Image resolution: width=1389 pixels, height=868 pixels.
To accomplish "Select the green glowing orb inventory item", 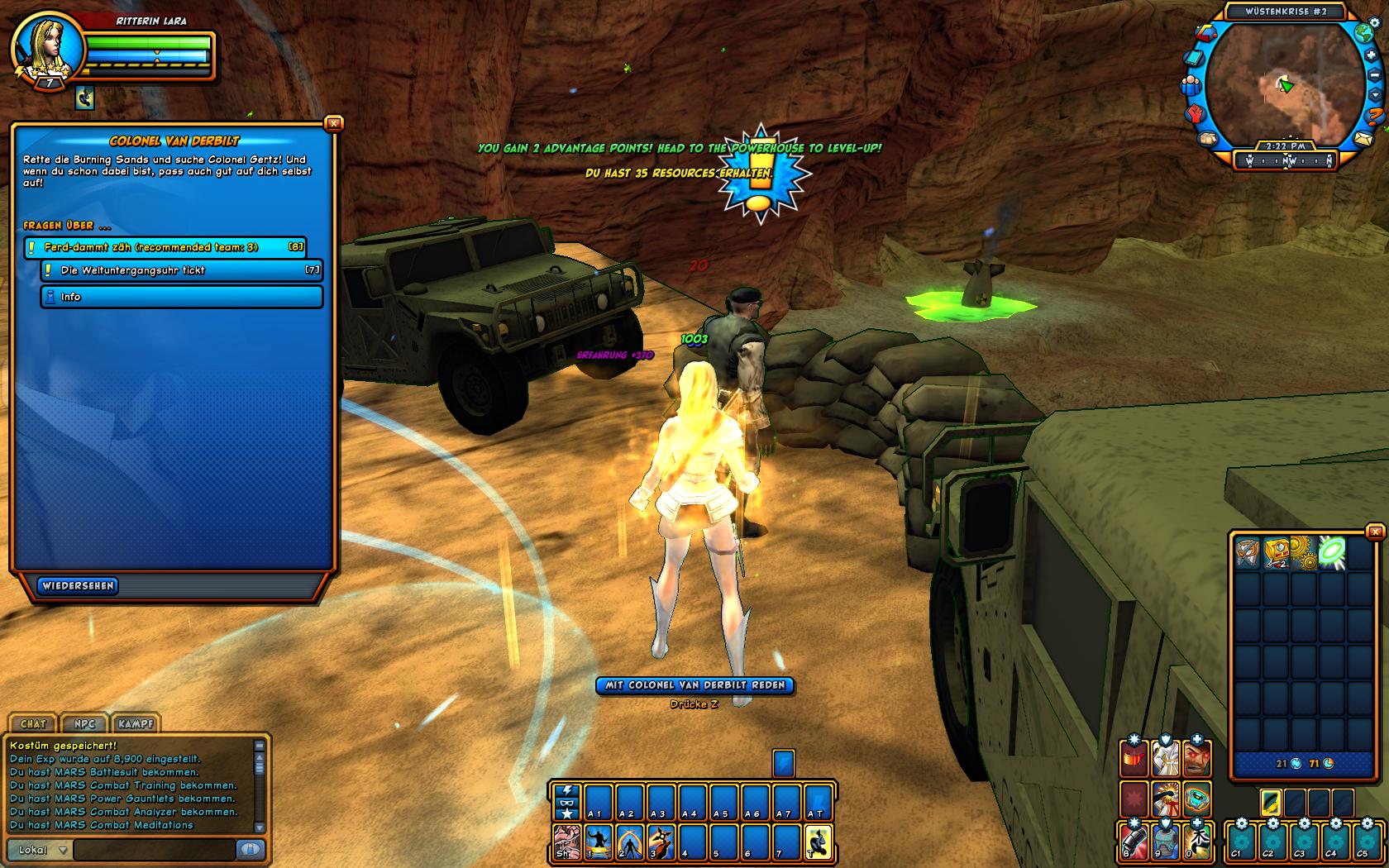I will click(x=1331, y=552).
